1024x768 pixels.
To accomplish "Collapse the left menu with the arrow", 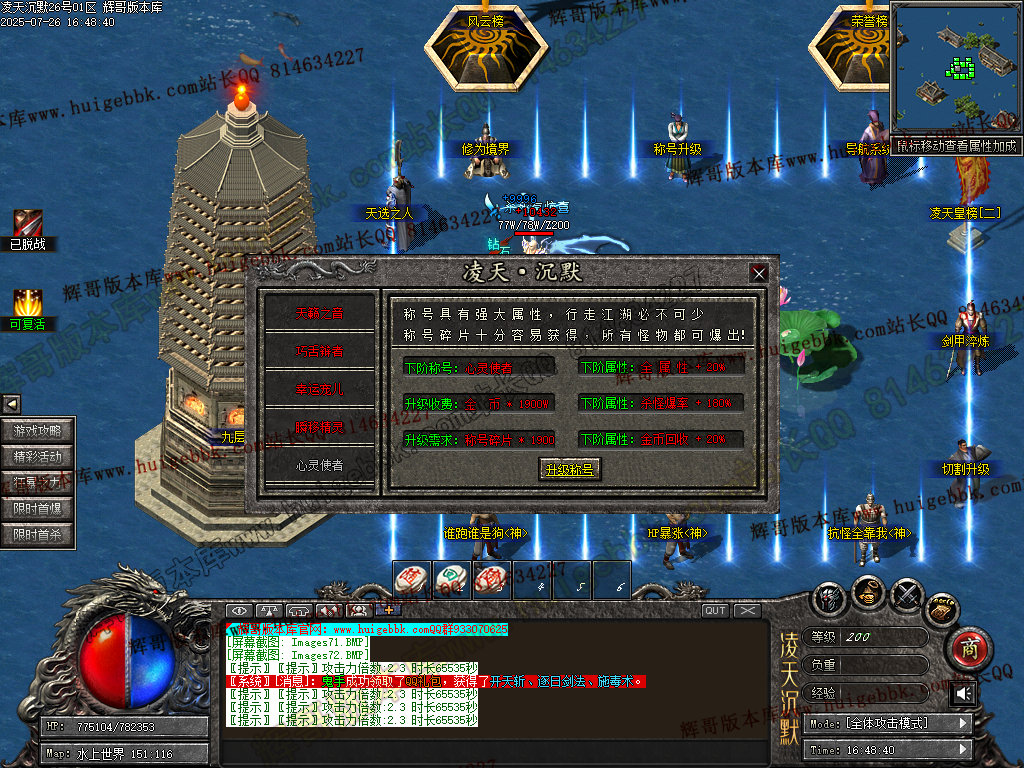I will pos(11,404).
